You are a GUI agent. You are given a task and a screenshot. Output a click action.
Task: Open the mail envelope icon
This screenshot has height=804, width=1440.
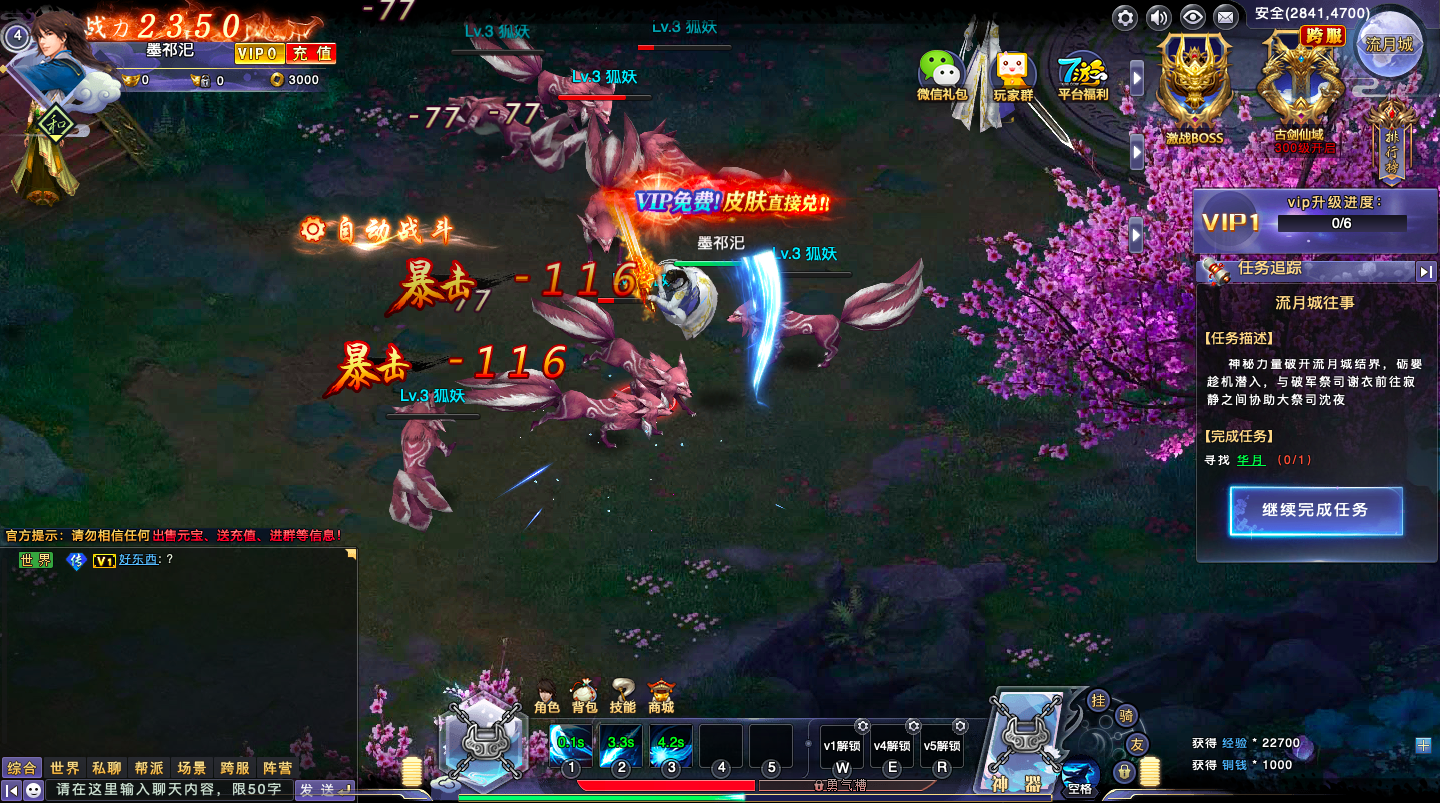pos(1225,17)
